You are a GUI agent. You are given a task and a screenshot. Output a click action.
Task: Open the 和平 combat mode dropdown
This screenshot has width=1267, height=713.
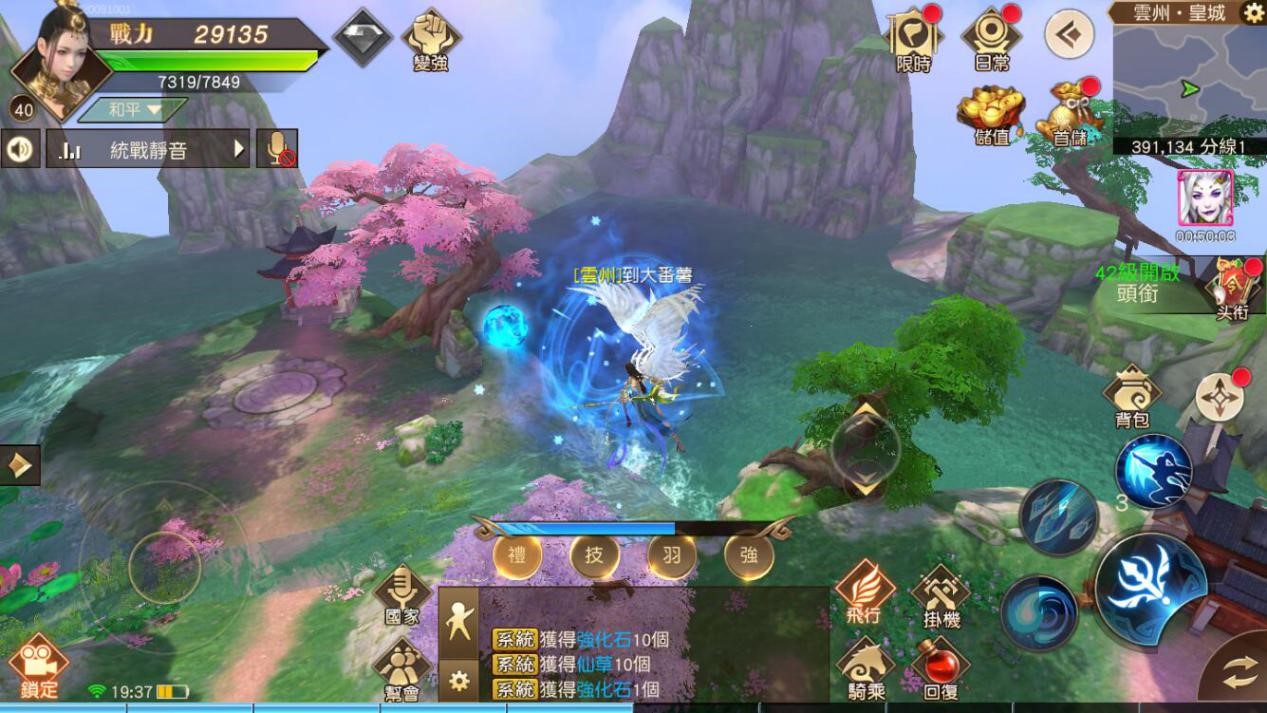tap(133, 109)
